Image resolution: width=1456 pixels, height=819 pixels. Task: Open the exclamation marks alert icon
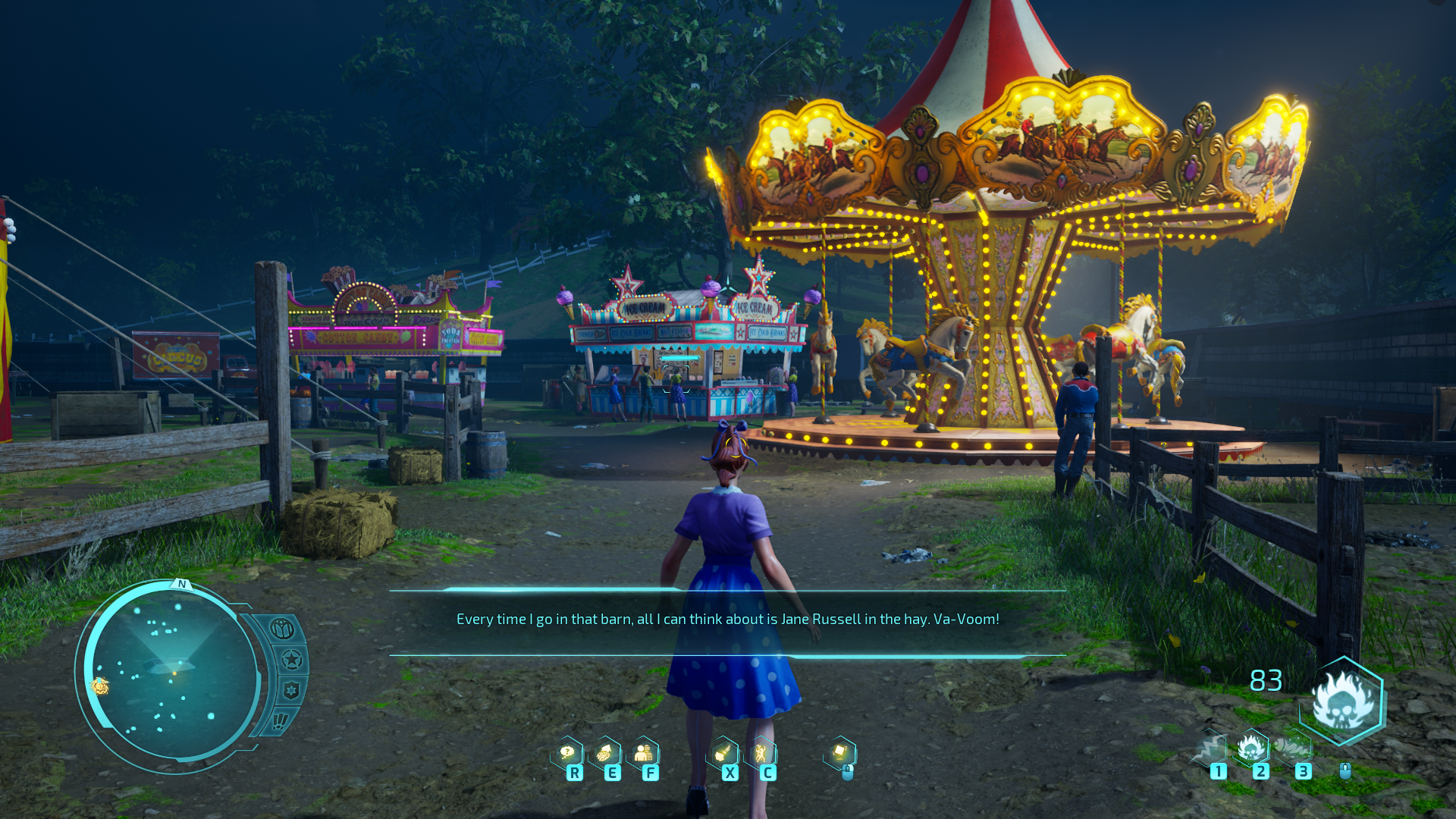[x=280, y=720]
